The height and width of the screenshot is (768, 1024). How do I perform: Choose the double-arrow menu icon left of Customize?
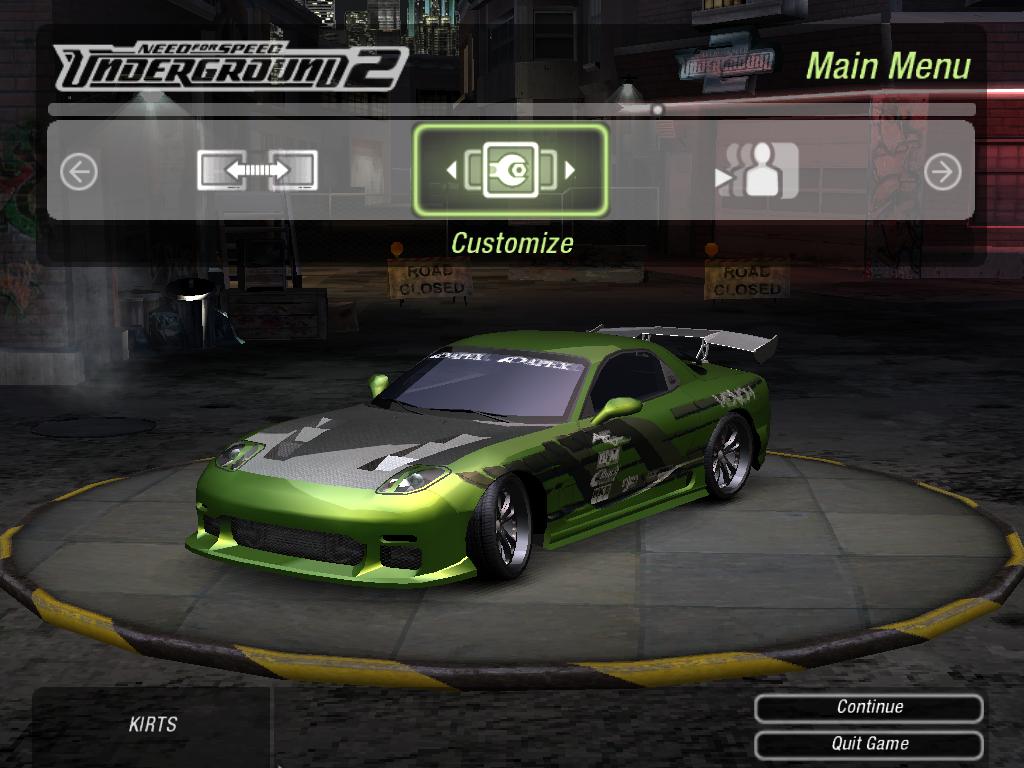tap(257, 171)
